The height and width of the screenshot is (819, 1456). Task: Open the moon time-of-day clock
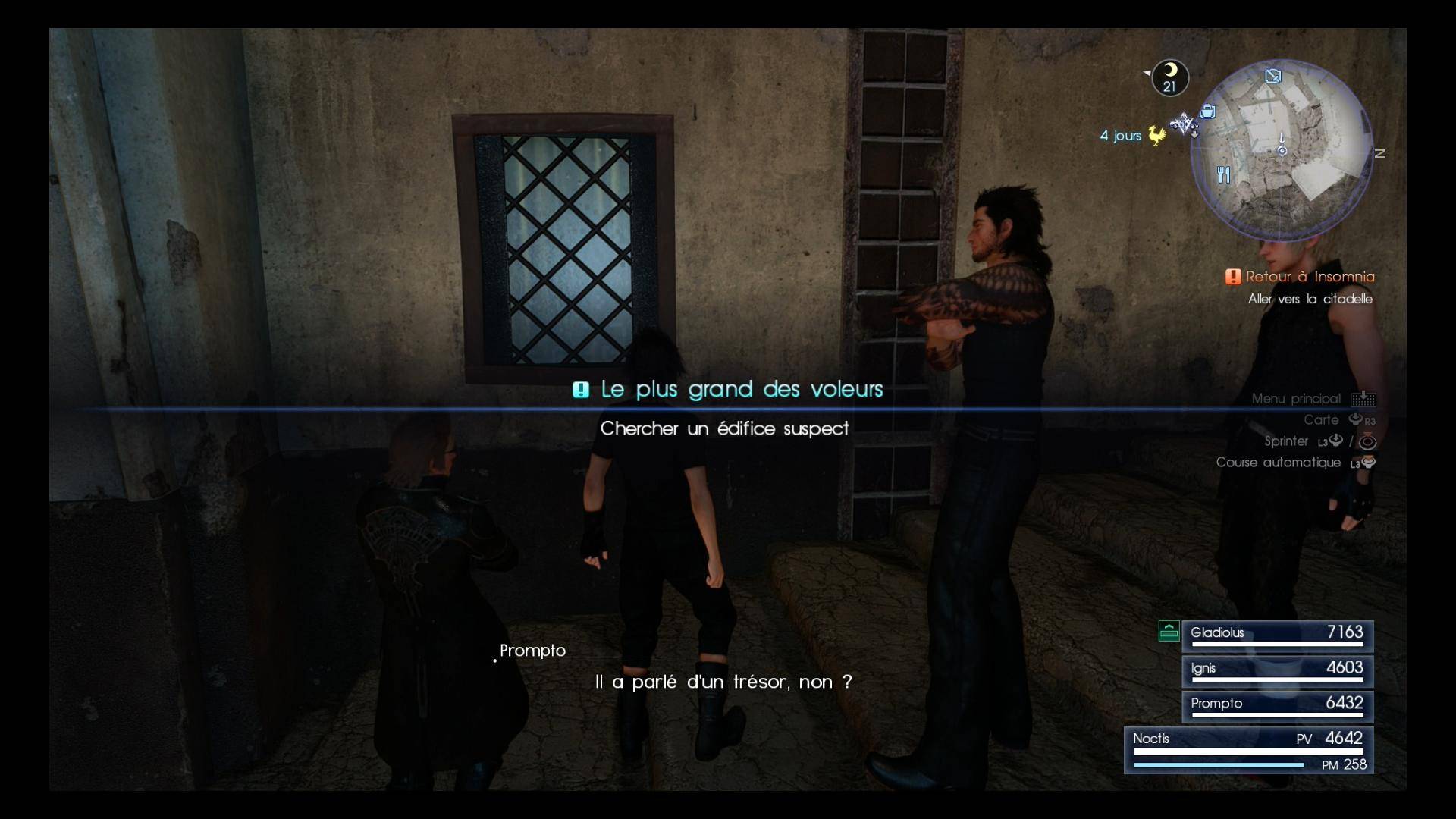tap(1170, 77)
